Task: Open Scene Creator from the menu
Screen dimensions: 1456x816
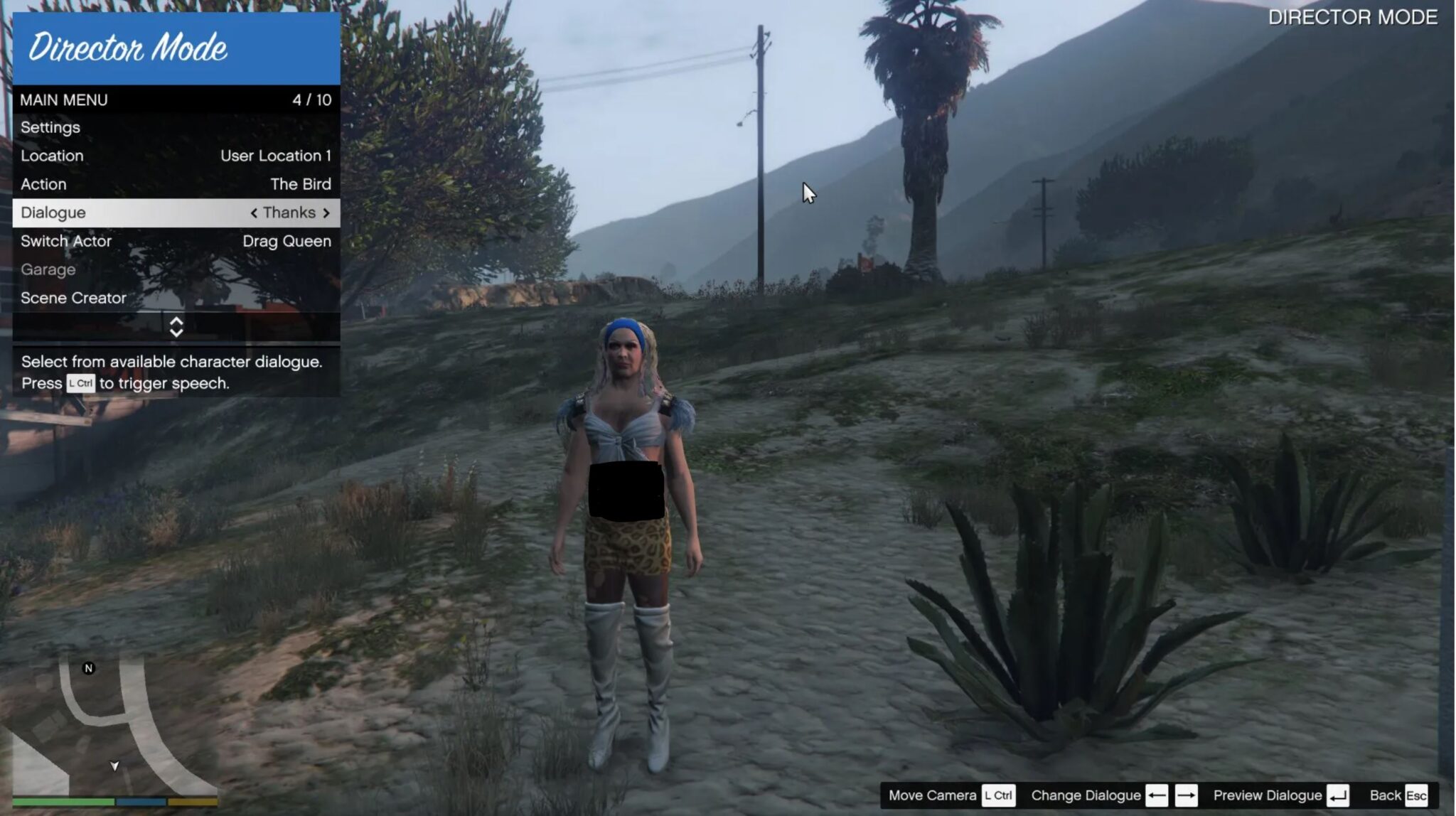Action: pos(73,298)
